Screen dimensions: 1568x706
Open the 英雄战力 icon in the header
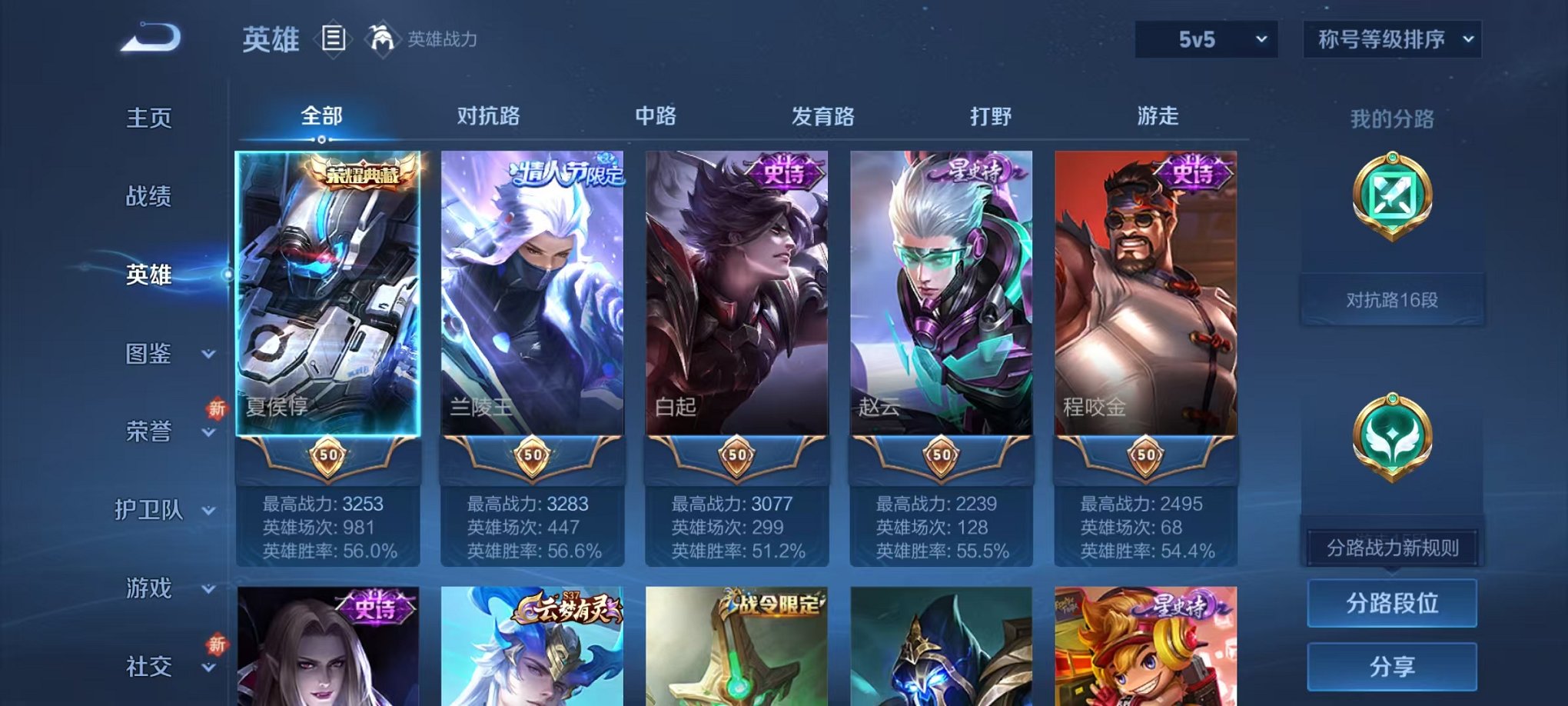coord(381,39)
